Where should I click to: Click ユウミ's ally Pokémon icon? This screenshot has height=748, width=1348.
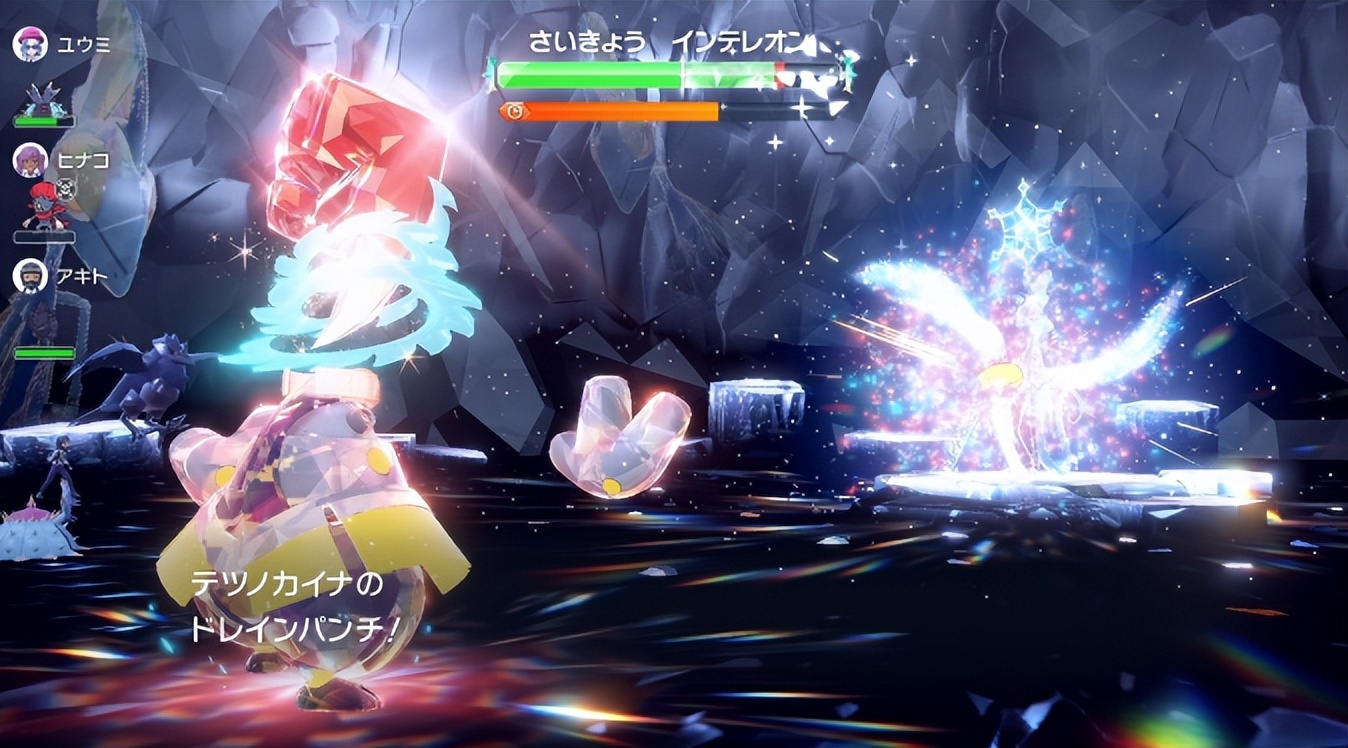[43, 98]
